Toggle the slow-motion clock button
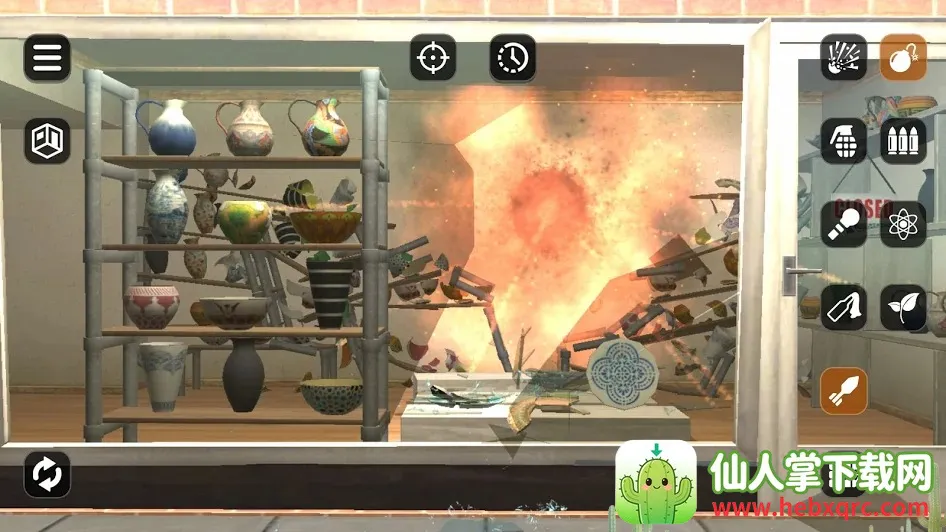Viewport: 946px width, 532px height. click(x=512, y=58)
